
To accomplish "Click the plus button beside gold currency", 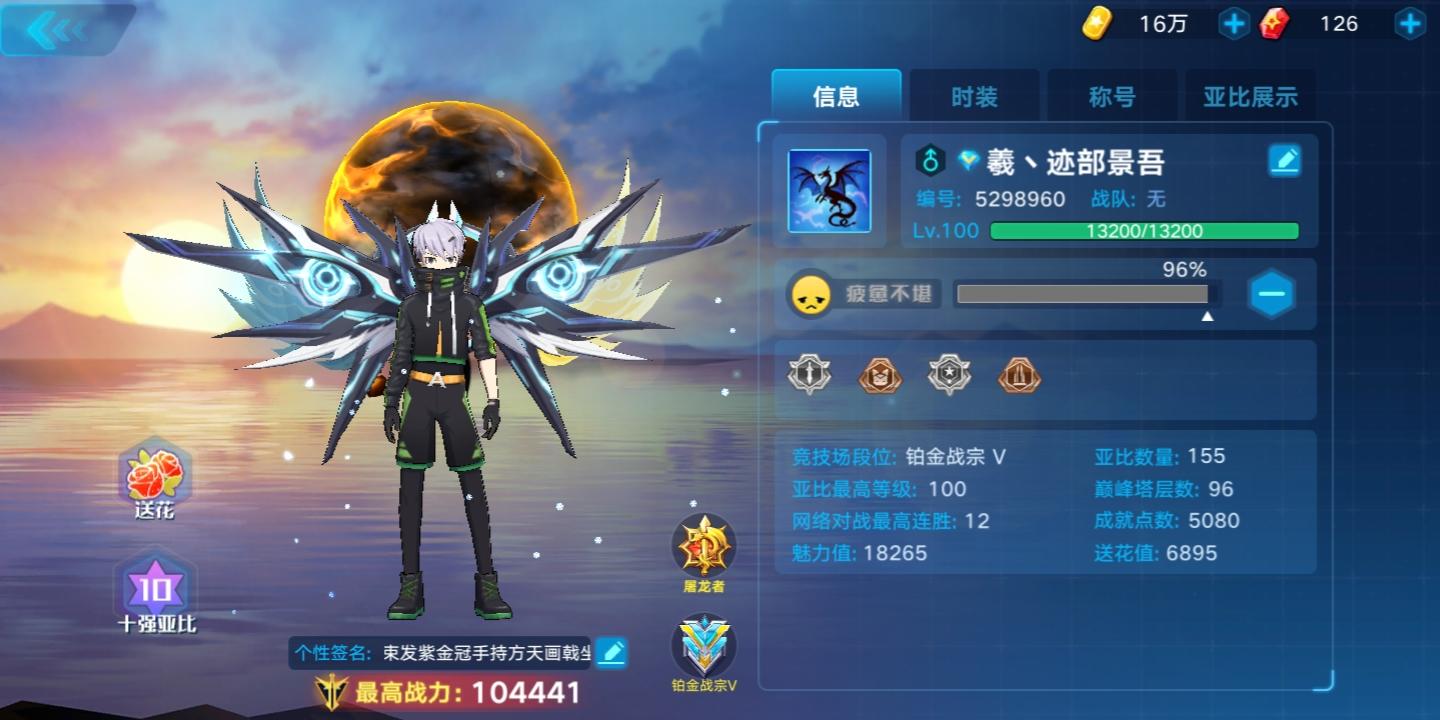I will [x=1233, y=23].
